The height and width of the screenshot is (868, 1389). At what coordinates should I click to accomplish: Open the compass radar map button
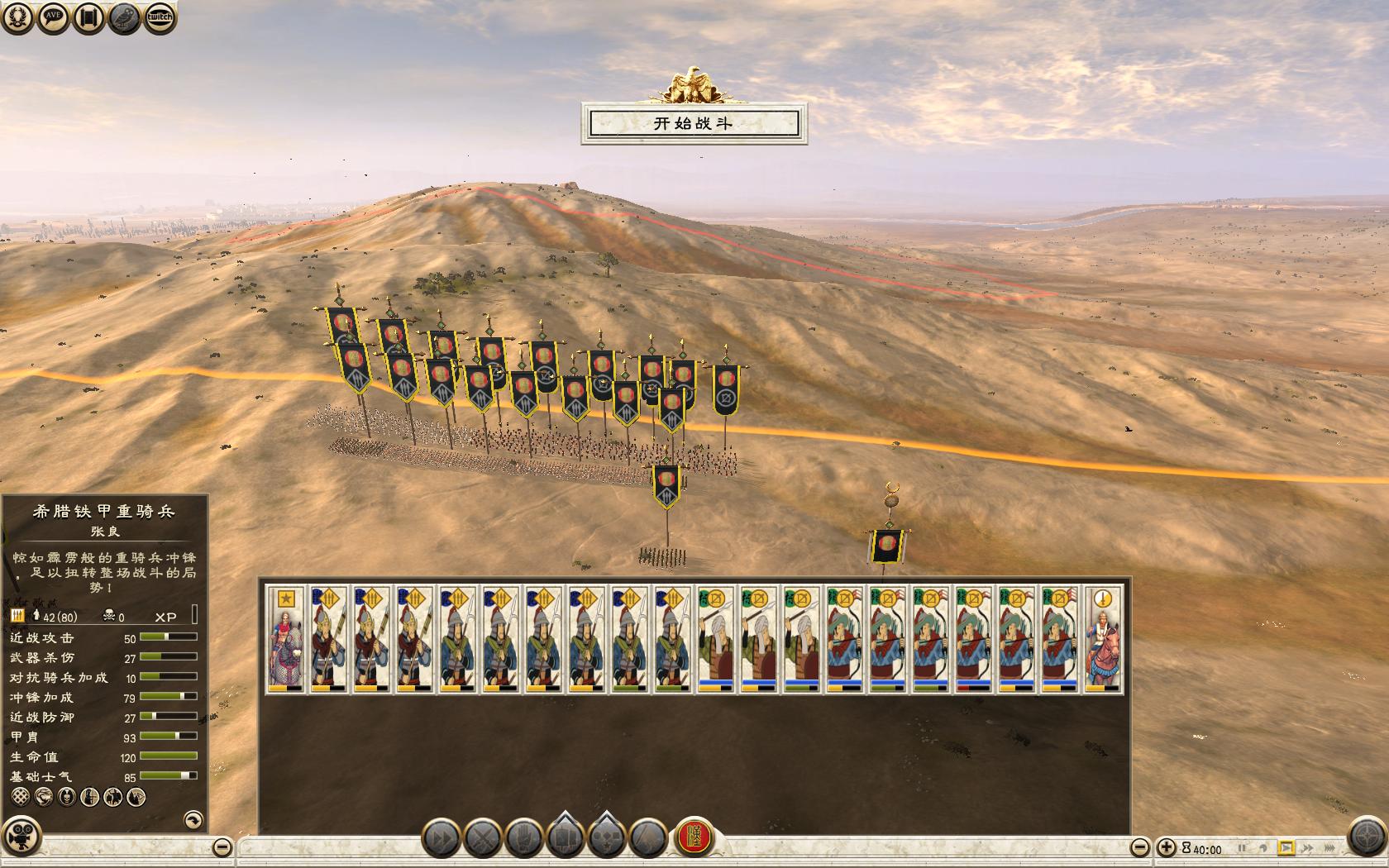point(1367,836)
